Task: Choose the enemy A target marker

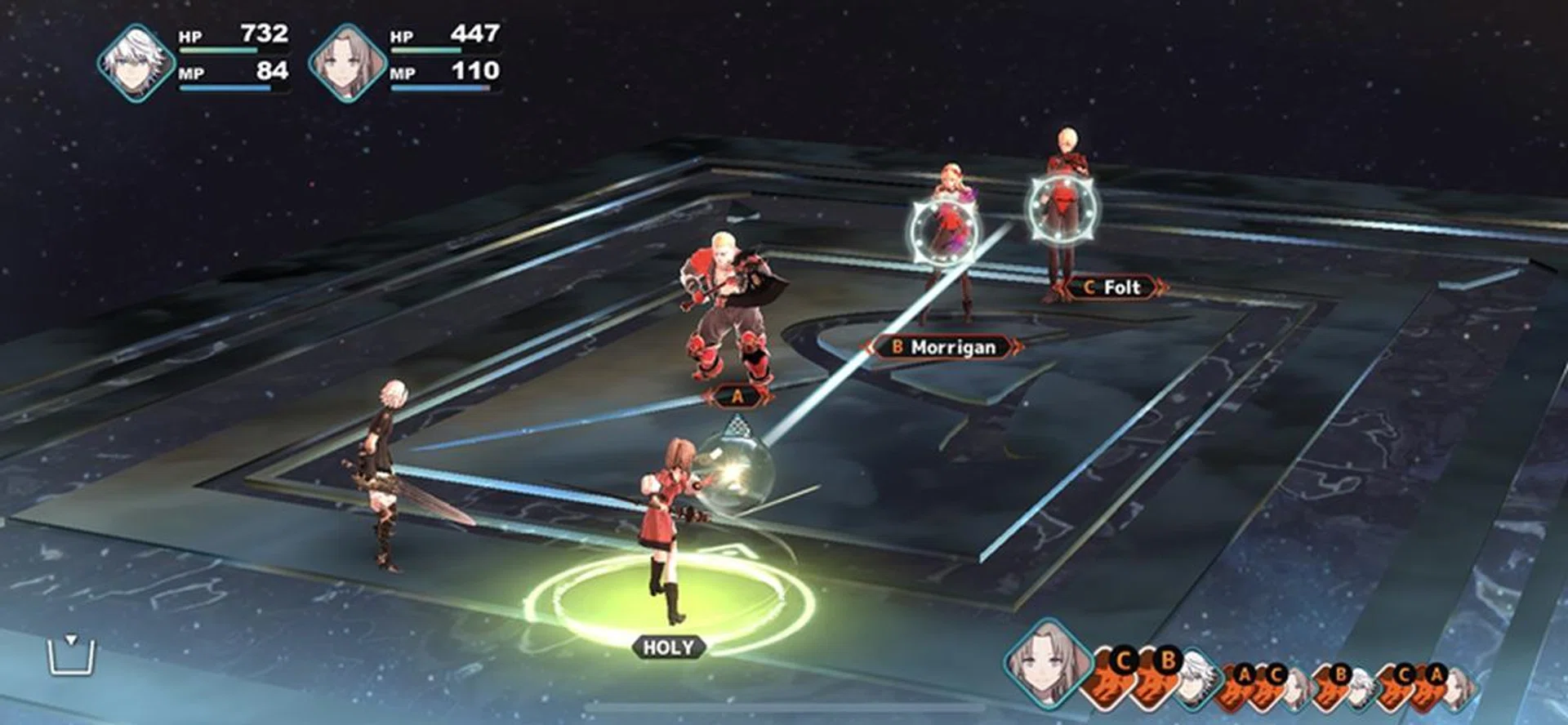Action: [x=737, y=397]
